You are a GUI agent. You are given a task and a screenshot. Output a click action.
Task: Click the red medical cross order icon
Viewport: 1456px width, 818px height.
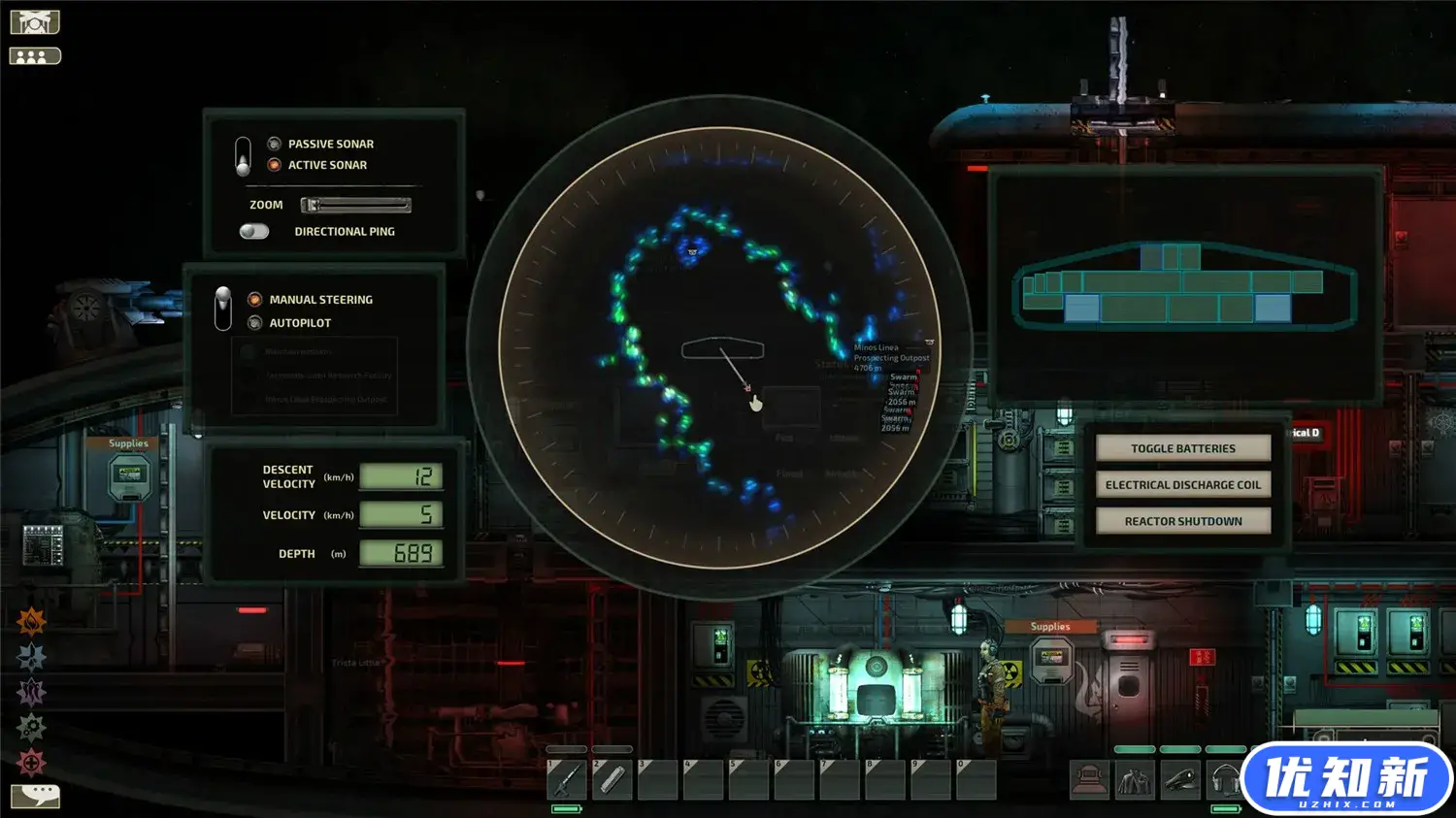point(31,763)
